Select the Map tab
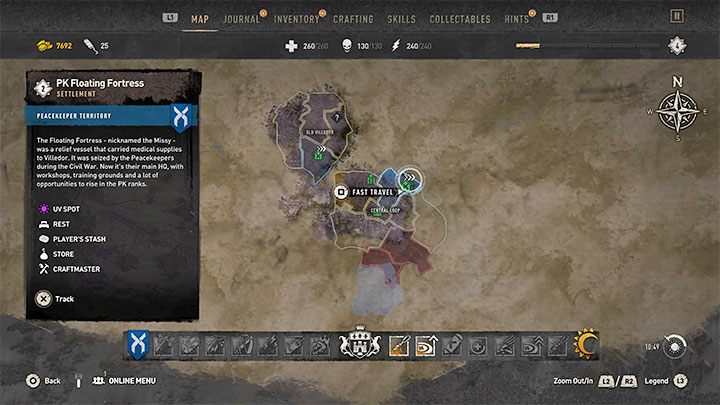Image resolution: width=720 pixels, height=405 pixels. click(200, 18)
